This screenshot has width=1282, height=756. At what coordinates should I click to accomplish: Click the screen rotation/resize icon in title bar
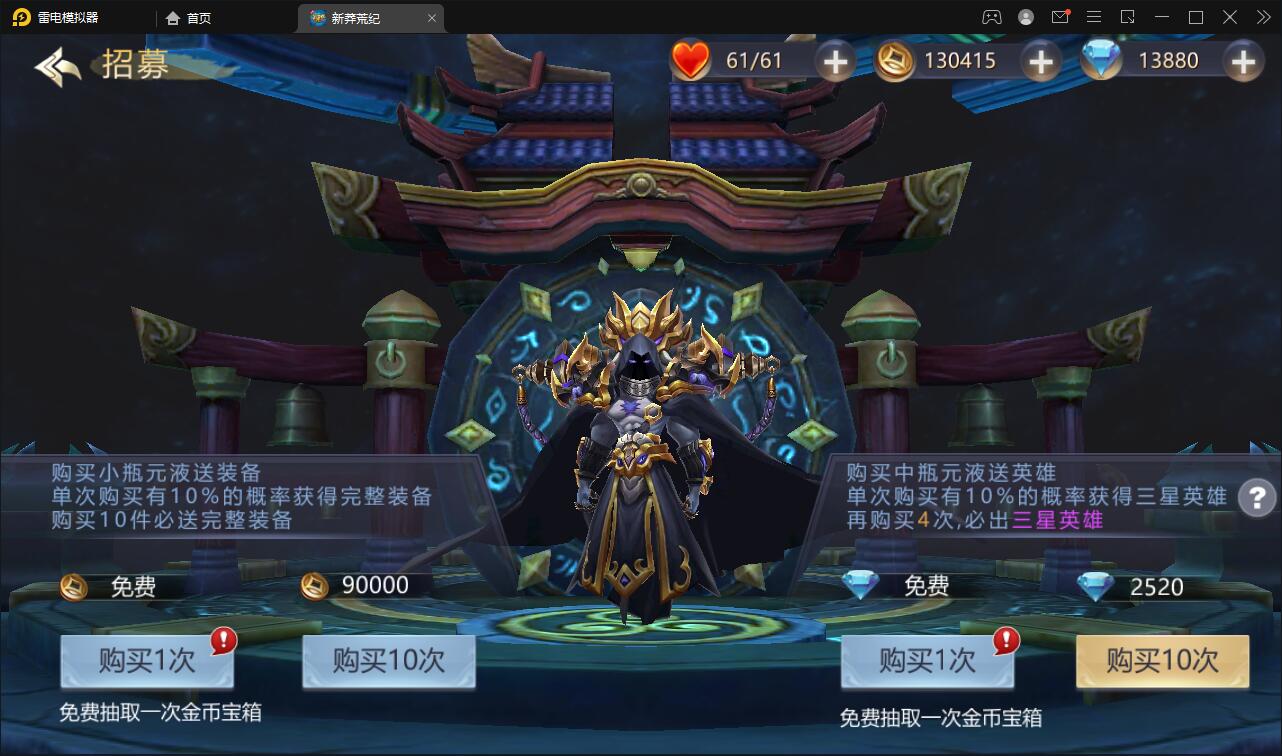[x=1129, y=17]
